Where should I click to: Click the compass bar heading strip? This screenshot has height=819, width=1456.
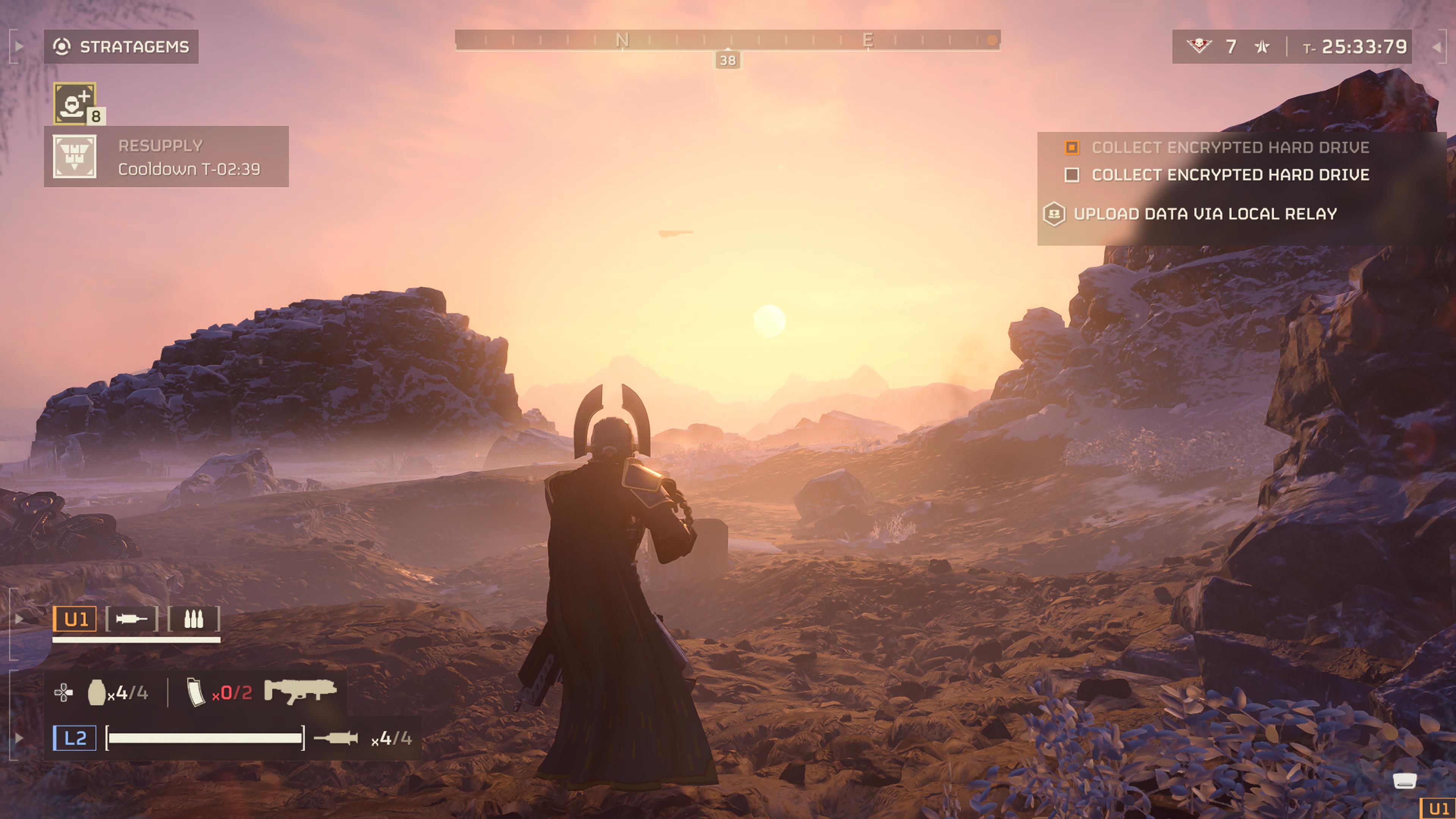tap(728, 40)
